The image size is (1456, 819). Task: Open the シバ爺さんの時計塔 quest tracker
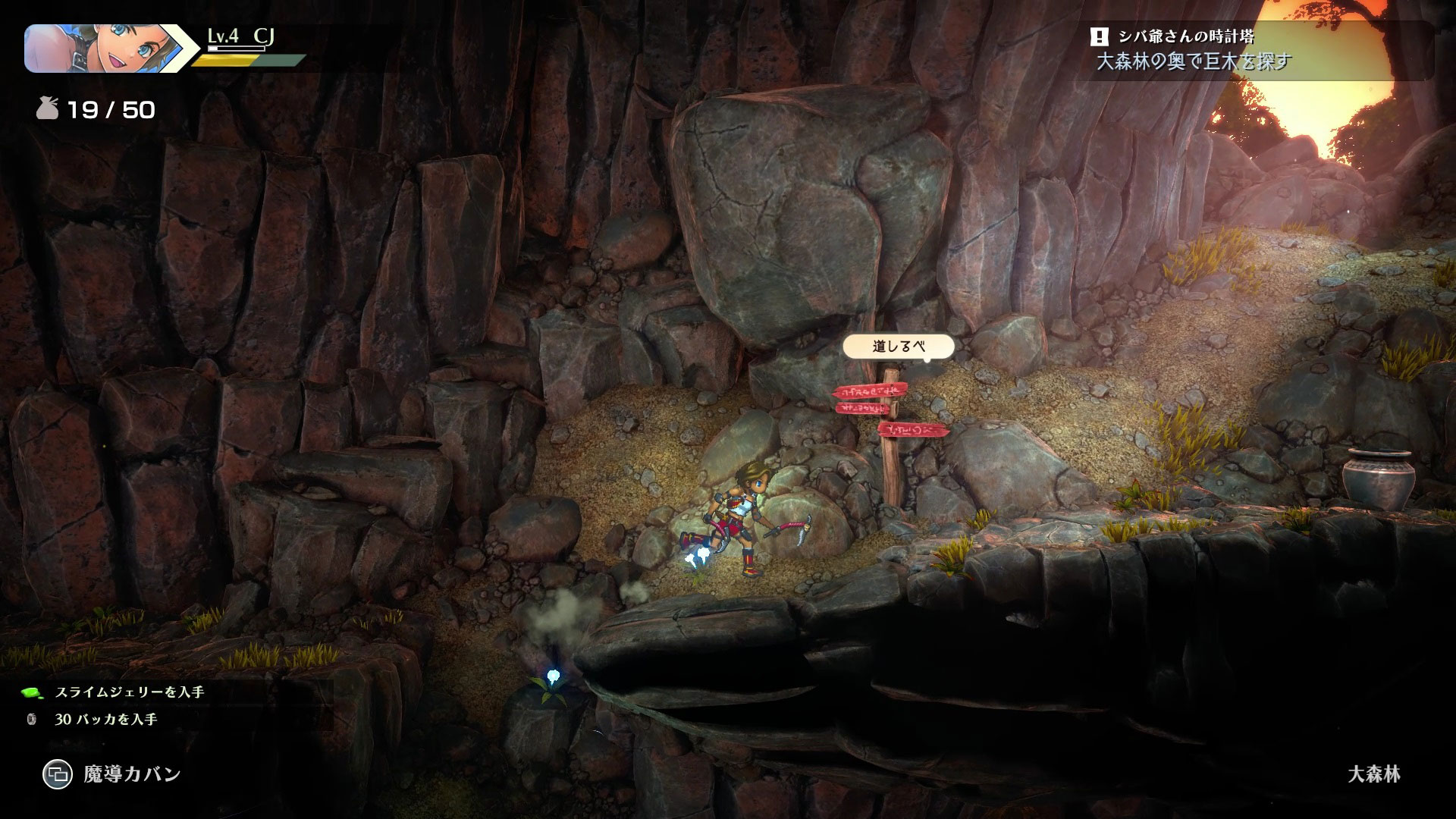(1259, 49)
